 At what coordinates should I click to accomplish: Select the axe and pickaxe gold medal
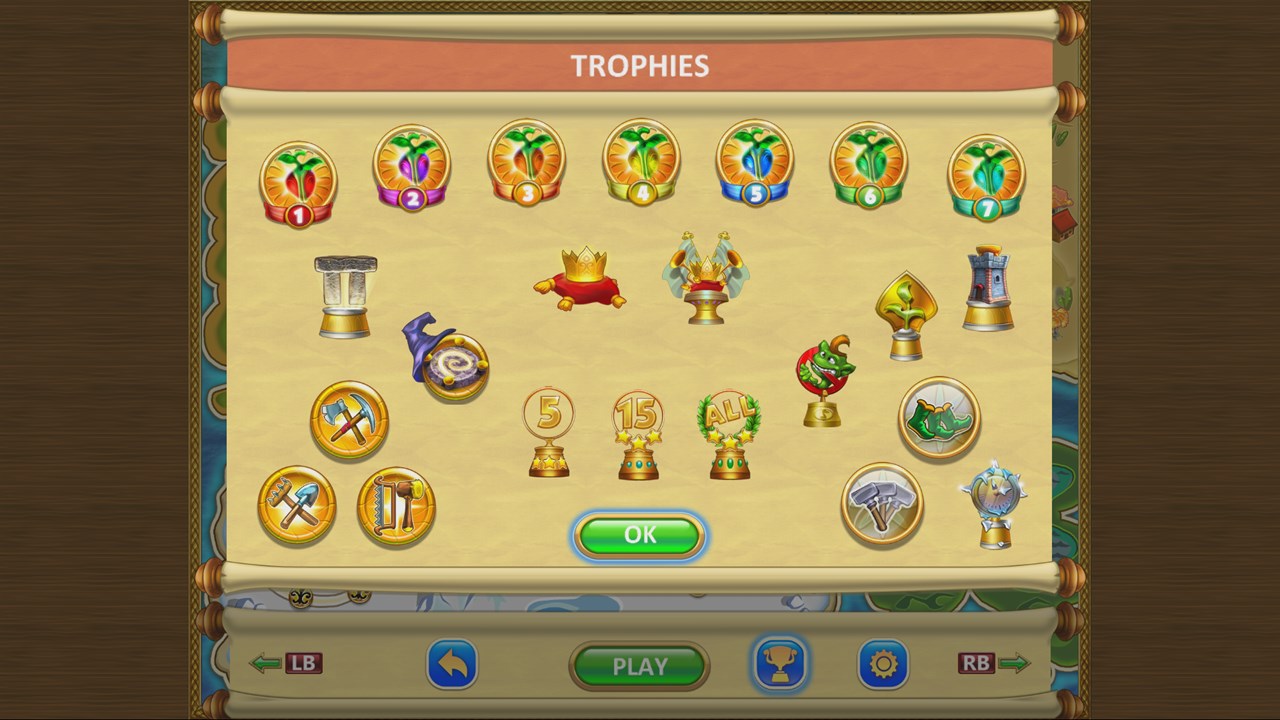[x=349, y=420]
